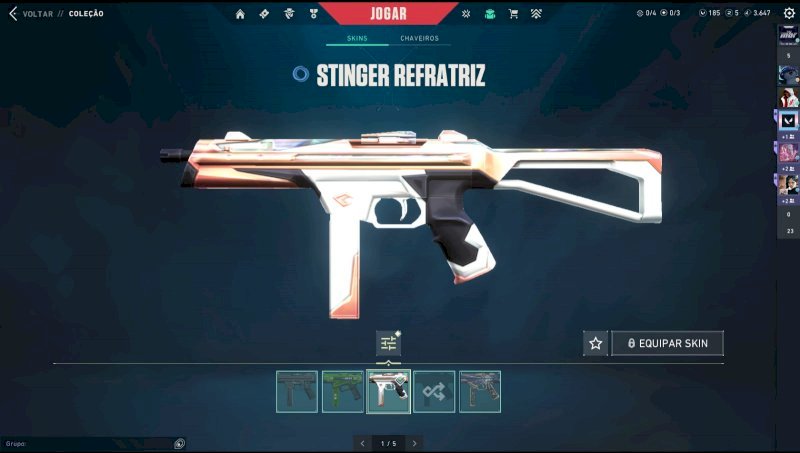The image size is (800, 453).
Task: Go to previous page with left arrow
Action: [x=362, y=443]
